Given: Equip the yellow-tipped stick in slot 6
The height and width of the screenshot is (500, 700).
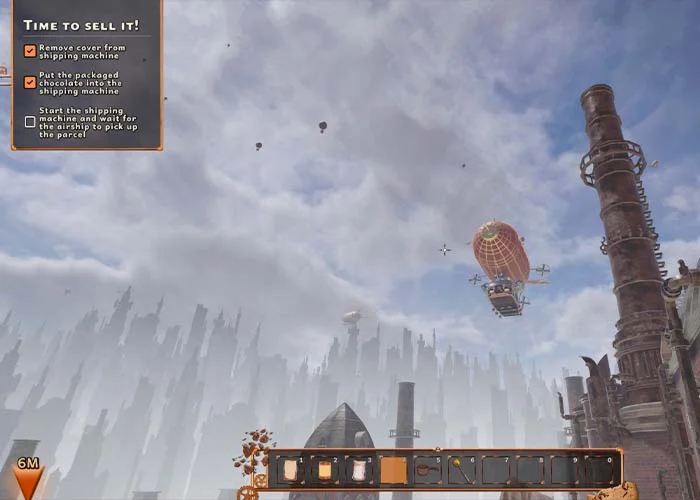Looking at the screenshot, I should click(461, 470).
